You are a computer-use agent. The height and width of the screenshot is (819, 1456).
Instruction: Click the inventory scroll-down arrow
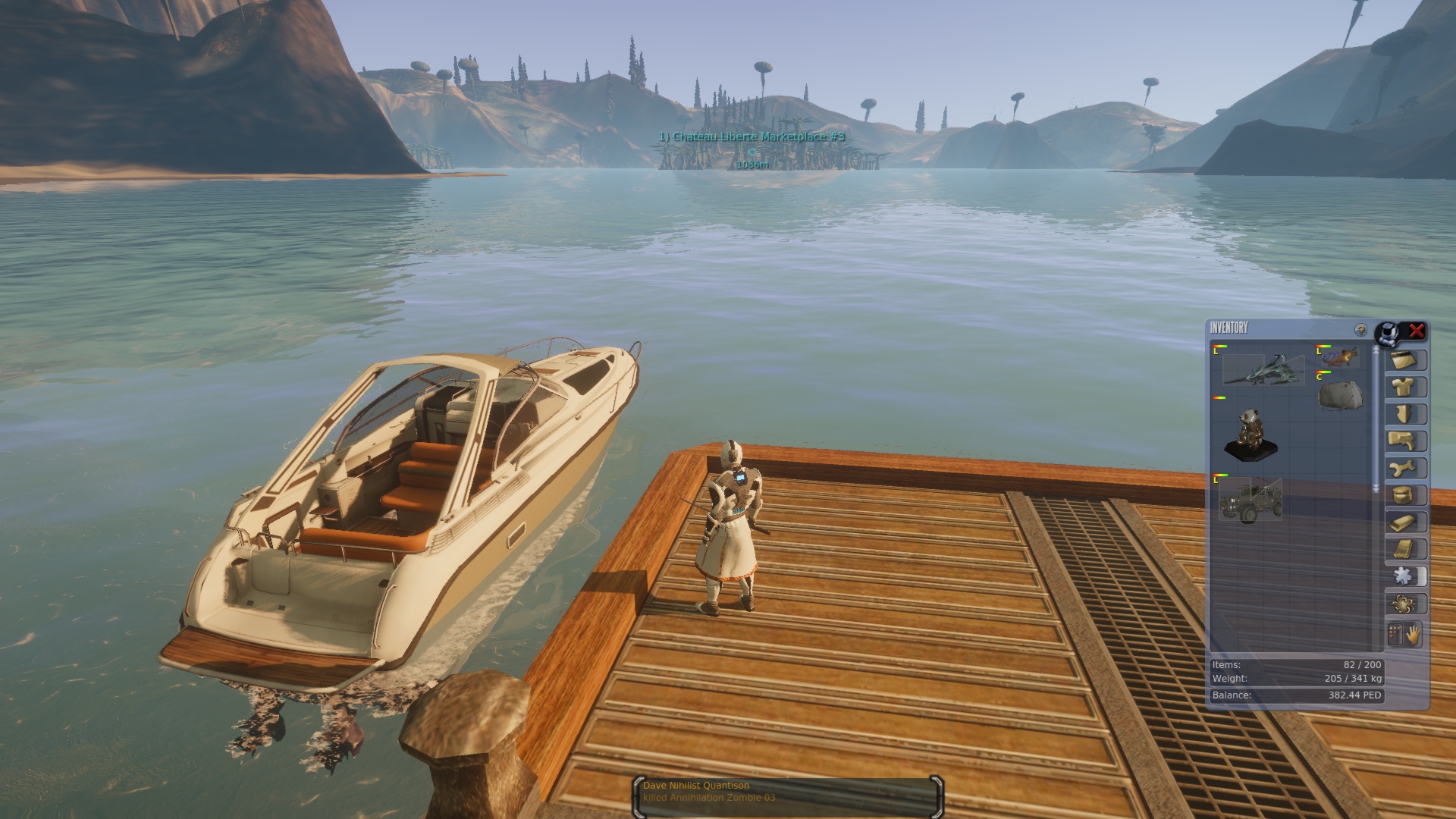[1376, 489]
